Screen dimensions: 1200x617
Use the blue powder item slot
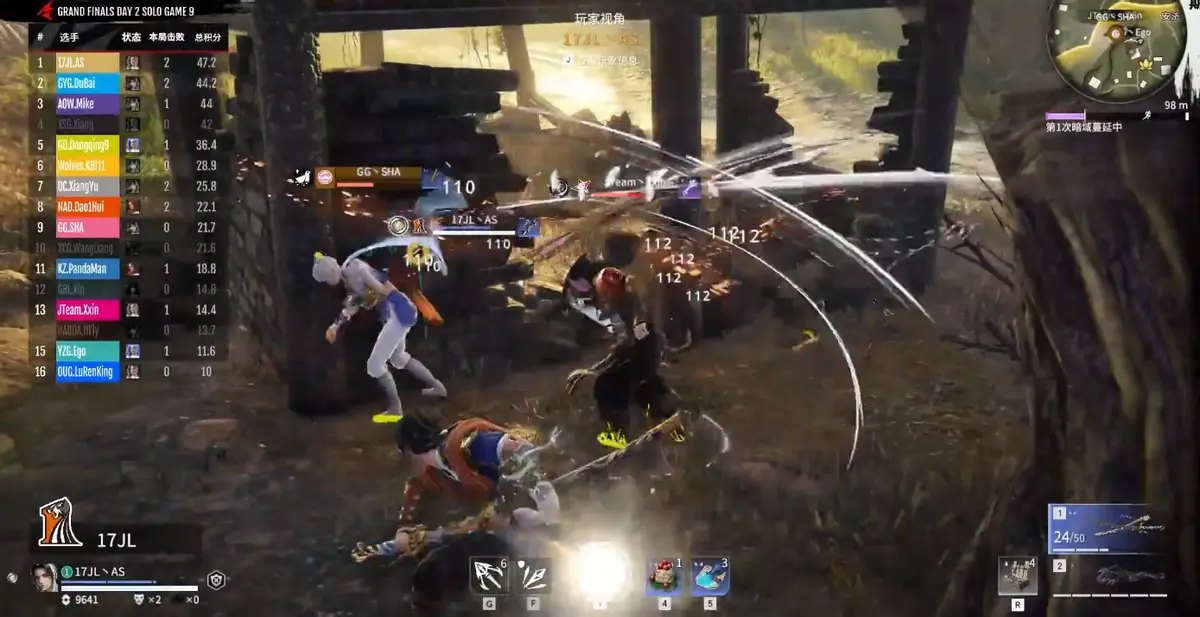(709, 577)
